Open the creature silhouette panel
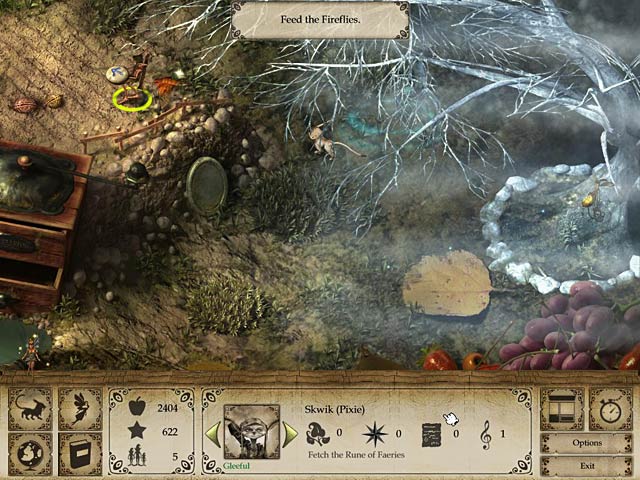 30,410
